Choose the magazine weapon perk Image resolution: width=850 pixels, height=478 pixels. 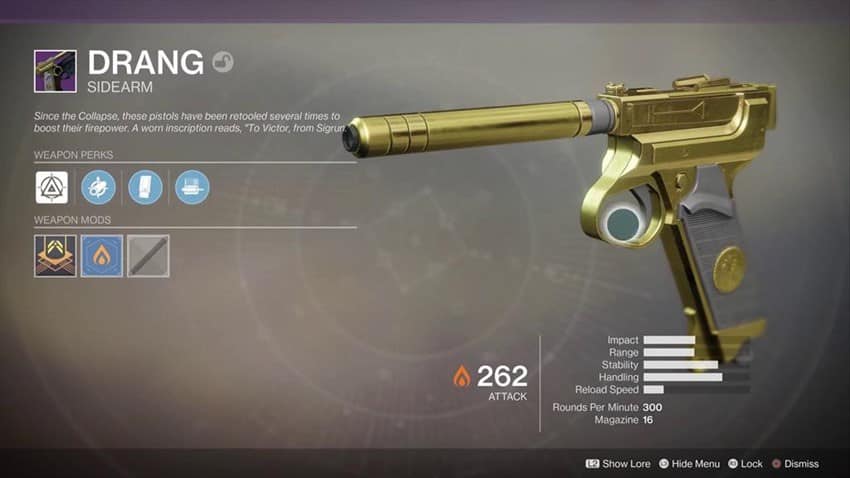coord(145,187)
